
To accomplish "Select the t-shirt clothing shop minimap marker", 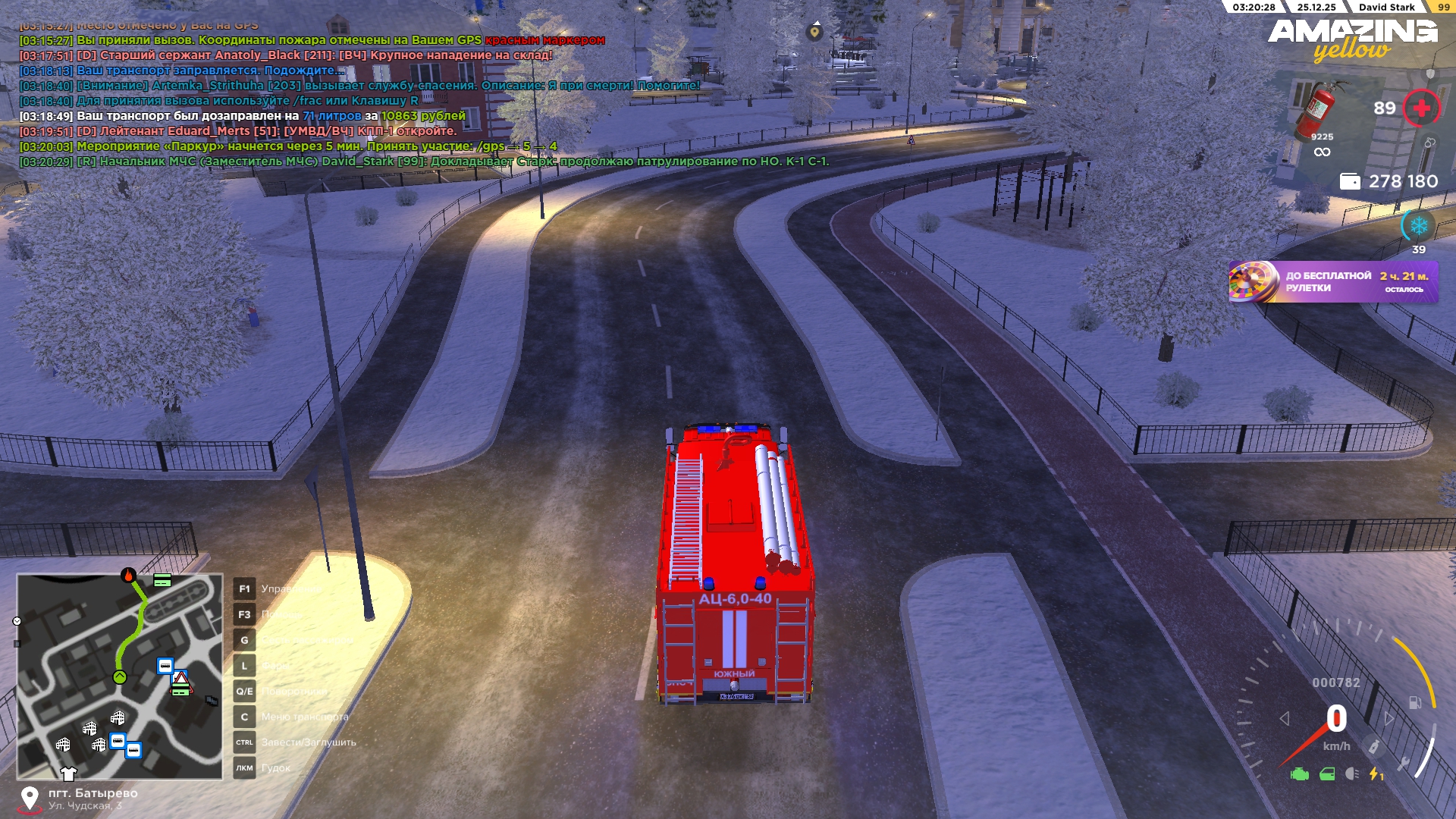I will pyautogui.click(x=68, y=773).
